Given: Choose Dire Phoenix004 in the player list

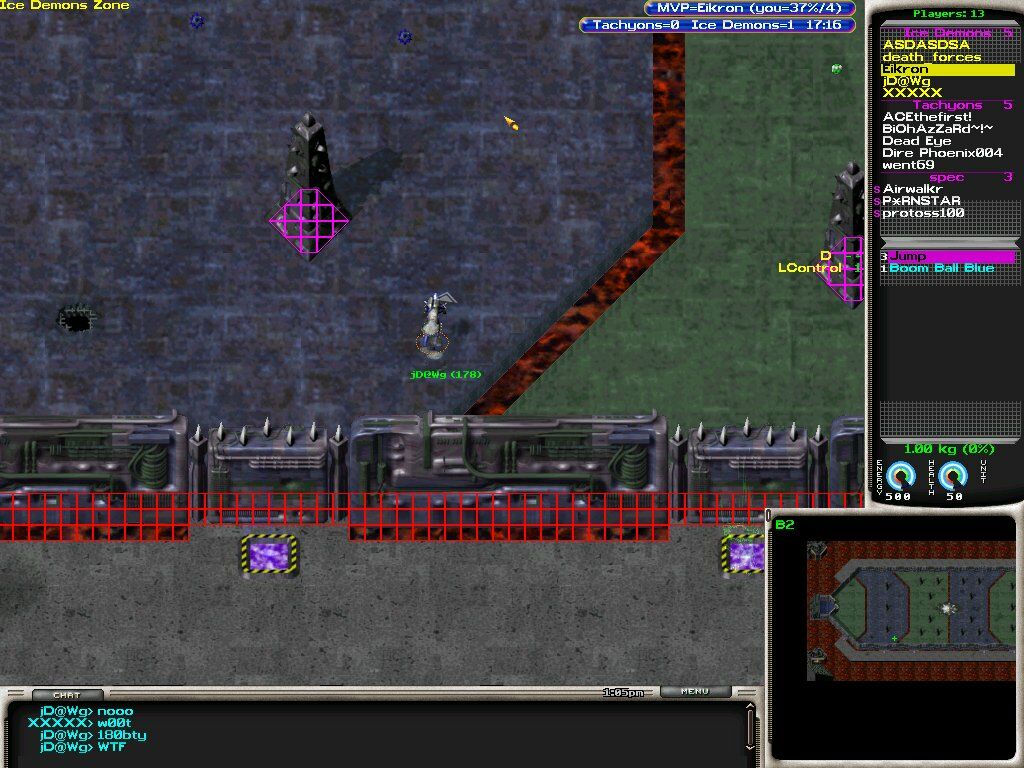Looking at the screenshot, I should (942, 153).
